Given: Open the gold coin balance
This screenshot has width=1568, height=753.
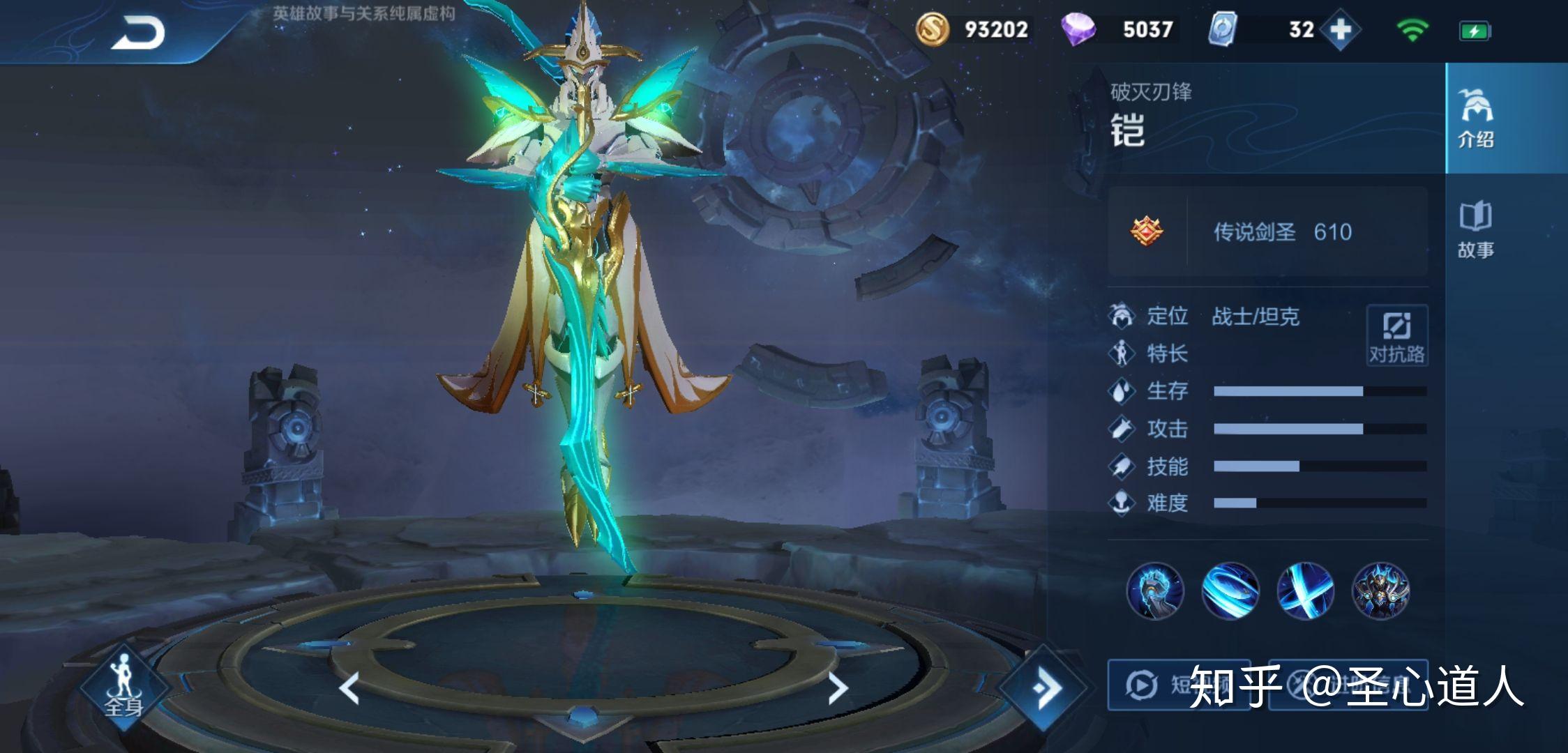Looking at the screenshot, I should pyautogui.click(x=973, y=30).
